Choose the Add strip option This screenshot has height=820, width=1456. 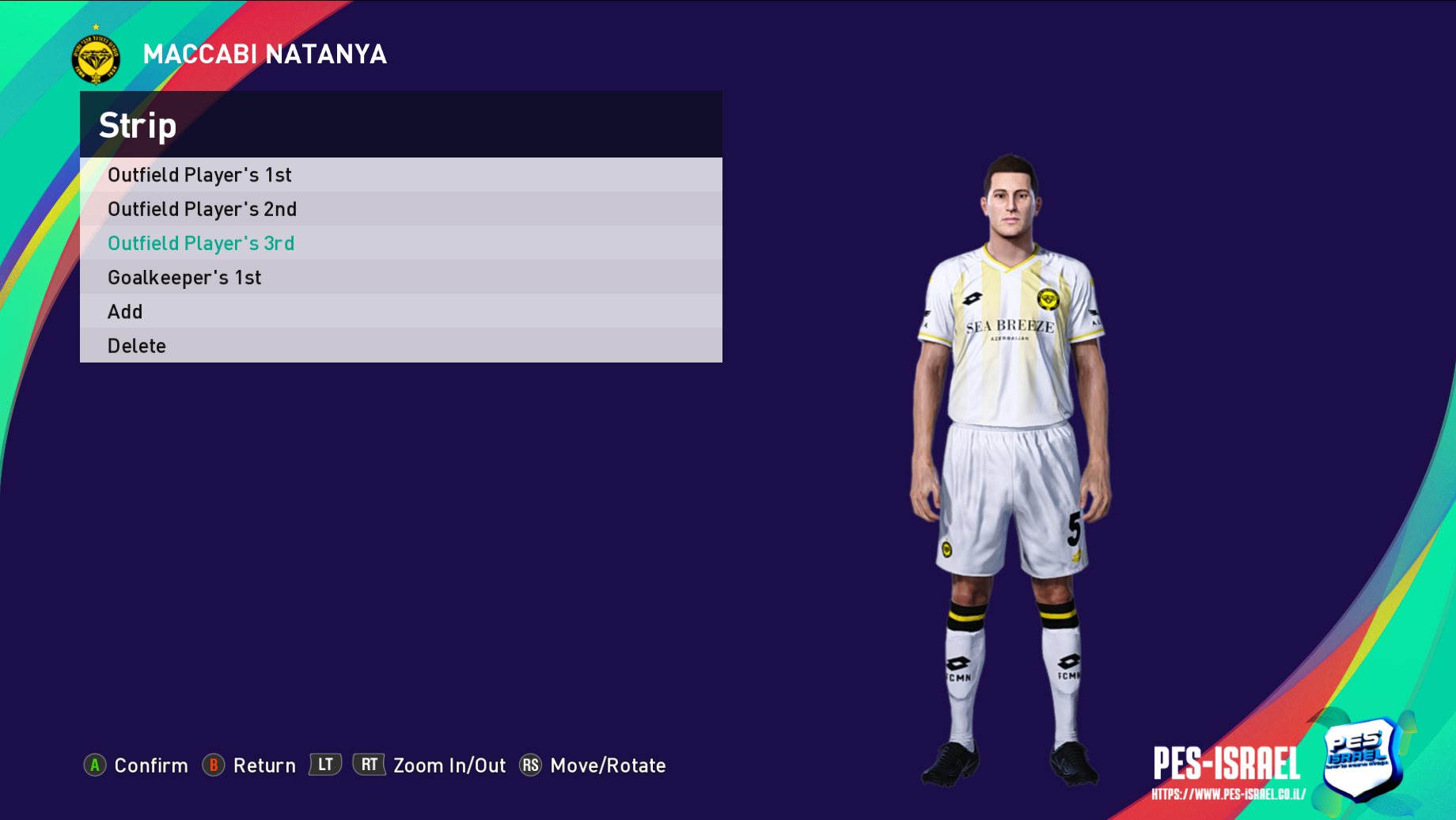125,312
